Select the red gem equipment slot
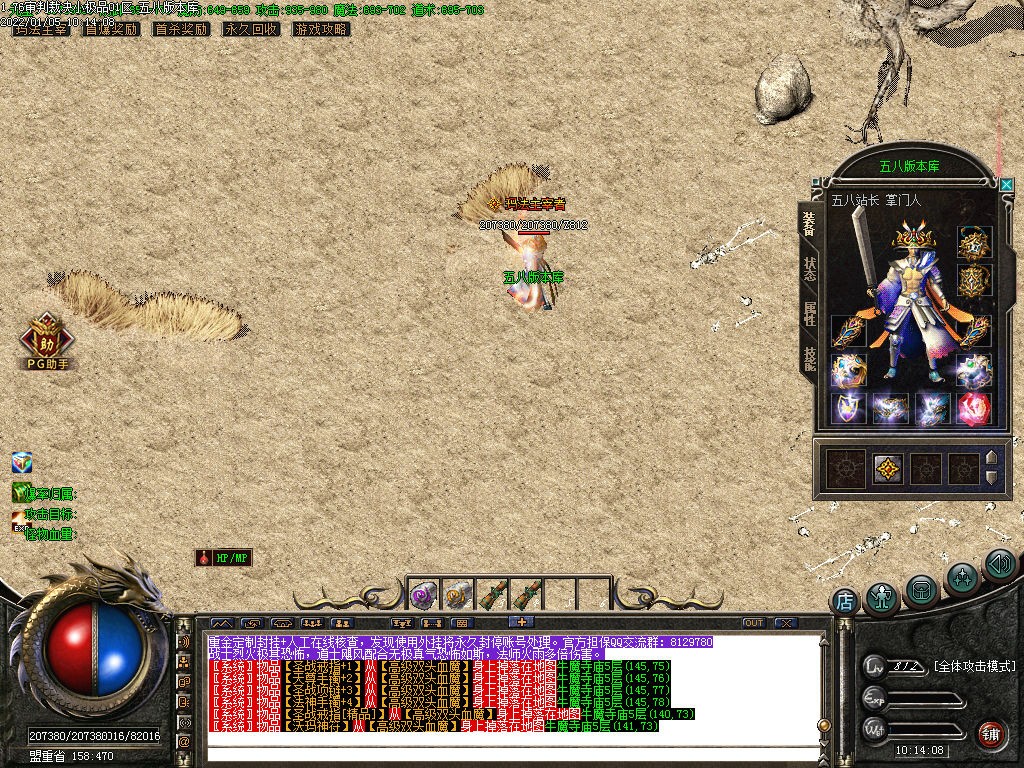Image resolution: width=1024 pixels, height=768 pixels. pos(973,408)
